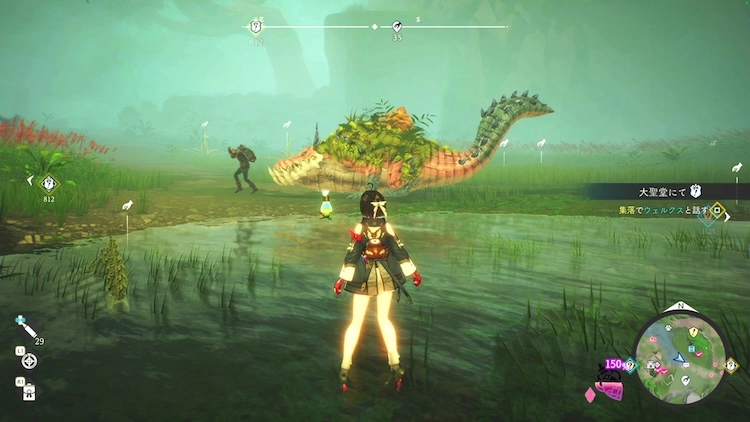The image size is (750, 422).
Task: Click the quest shield marker on the compass
Action: tap(255, 26)
